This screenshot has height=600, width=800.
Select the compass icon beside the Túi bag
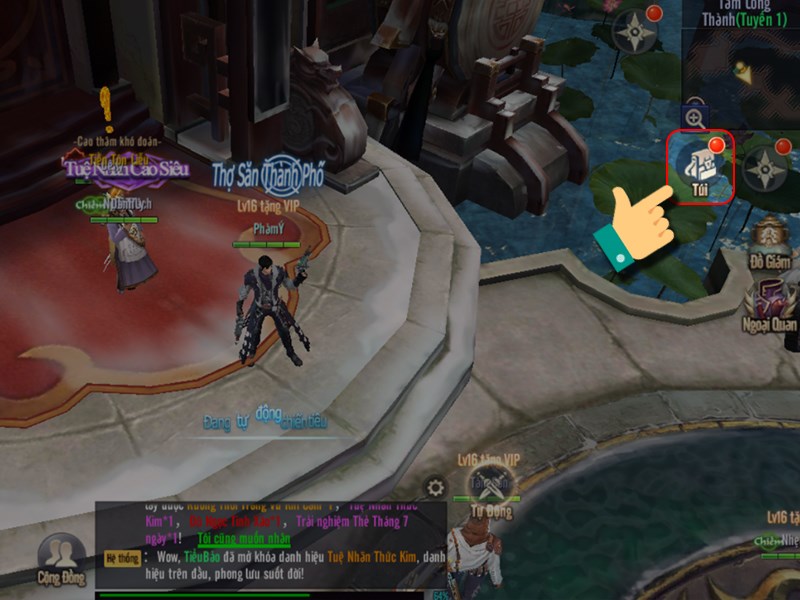[765, 170]
